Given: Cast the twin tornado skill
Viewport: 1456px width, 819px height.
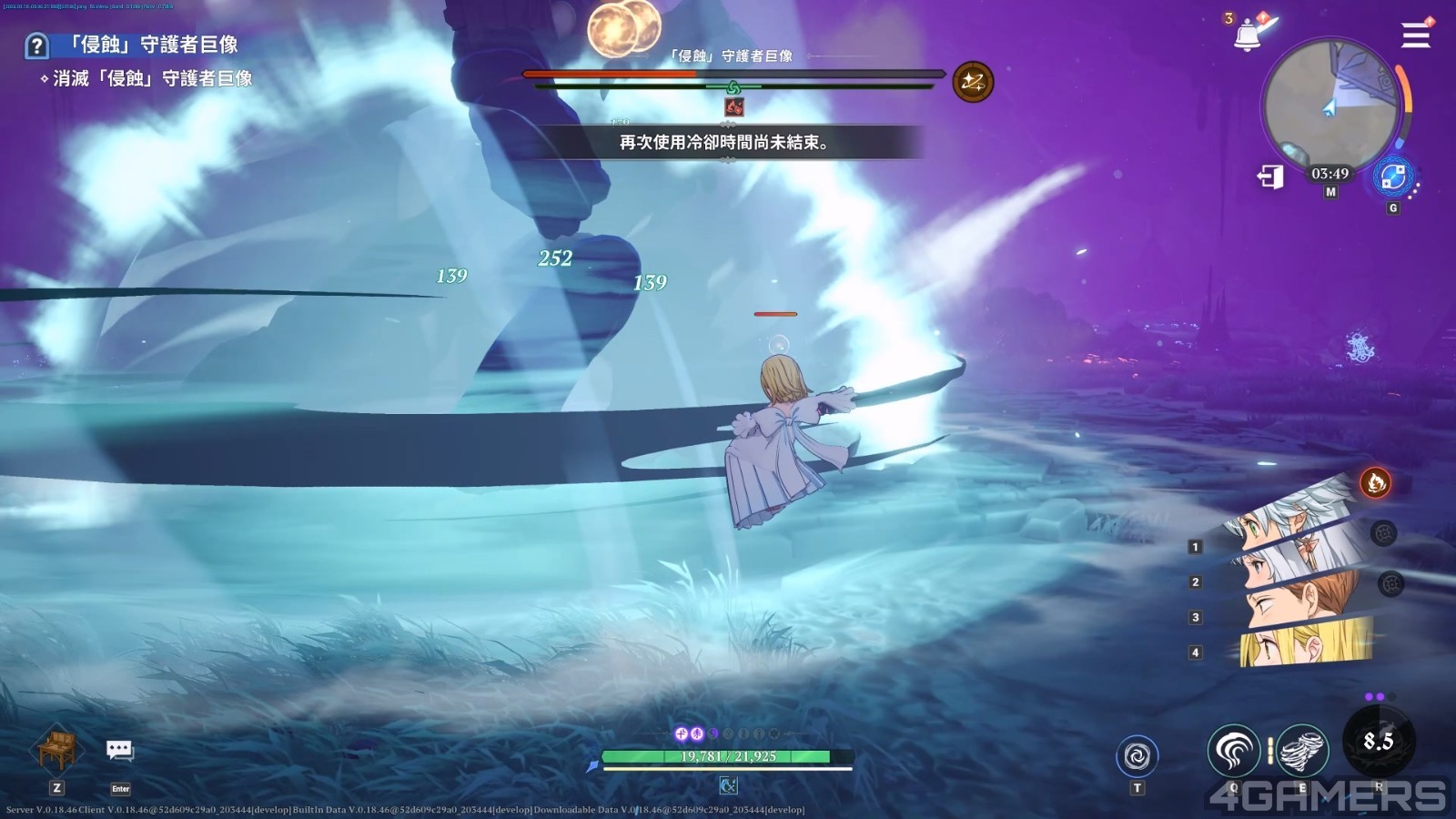Looking at the screenshot, I should click(1302, 751).
